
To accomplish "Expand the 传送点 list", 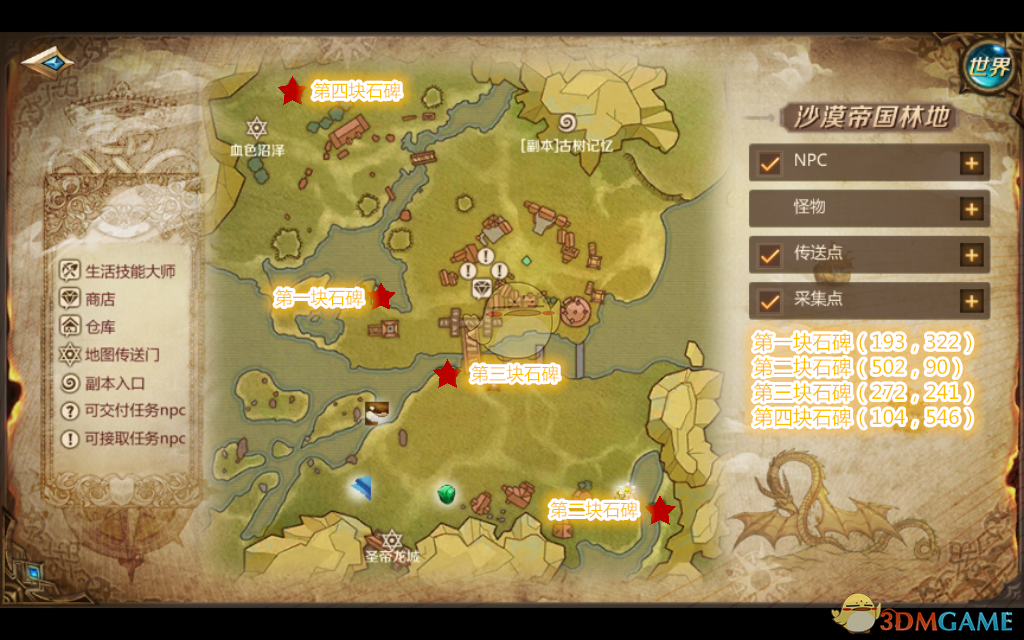I will coord(971,254).
